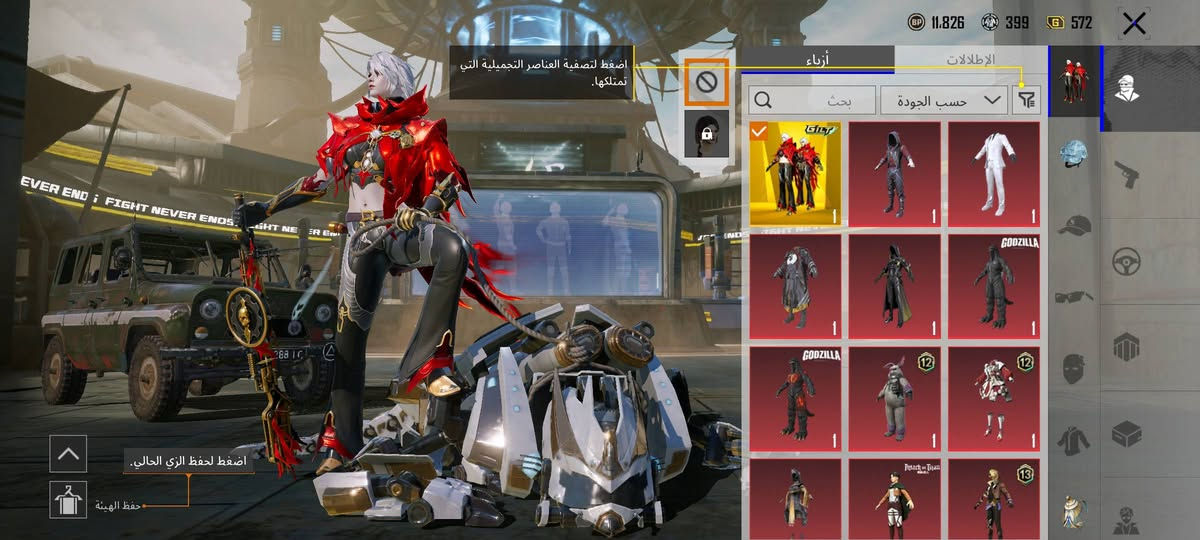Open the pistol weapon skins category
Image resolution: width=1200 pixels, height=540 pixels.
[x=1128, y=174]
